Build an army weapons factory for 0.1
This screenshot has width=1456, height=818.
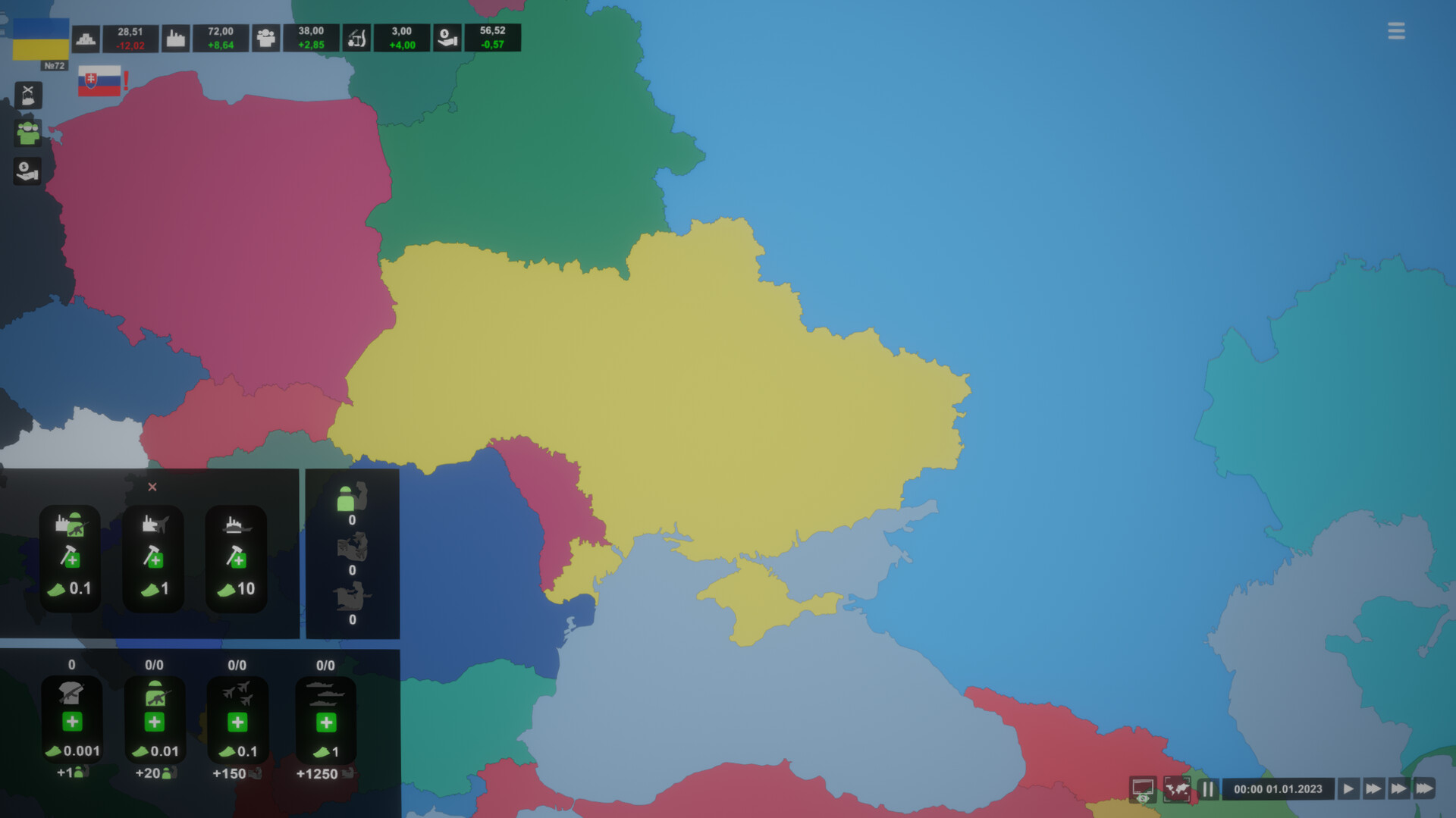tap(70, 559)
